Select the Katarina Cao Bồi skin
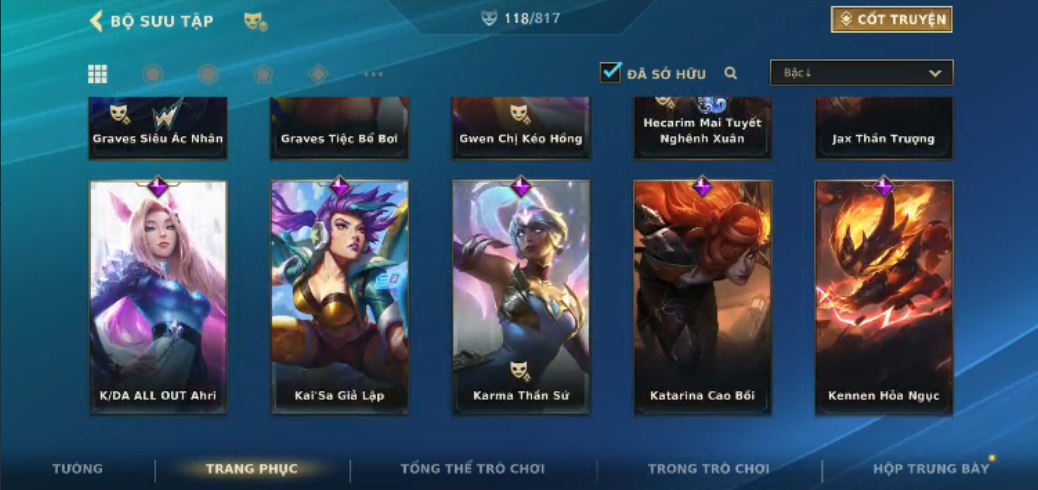 click(x=702, y=297)
